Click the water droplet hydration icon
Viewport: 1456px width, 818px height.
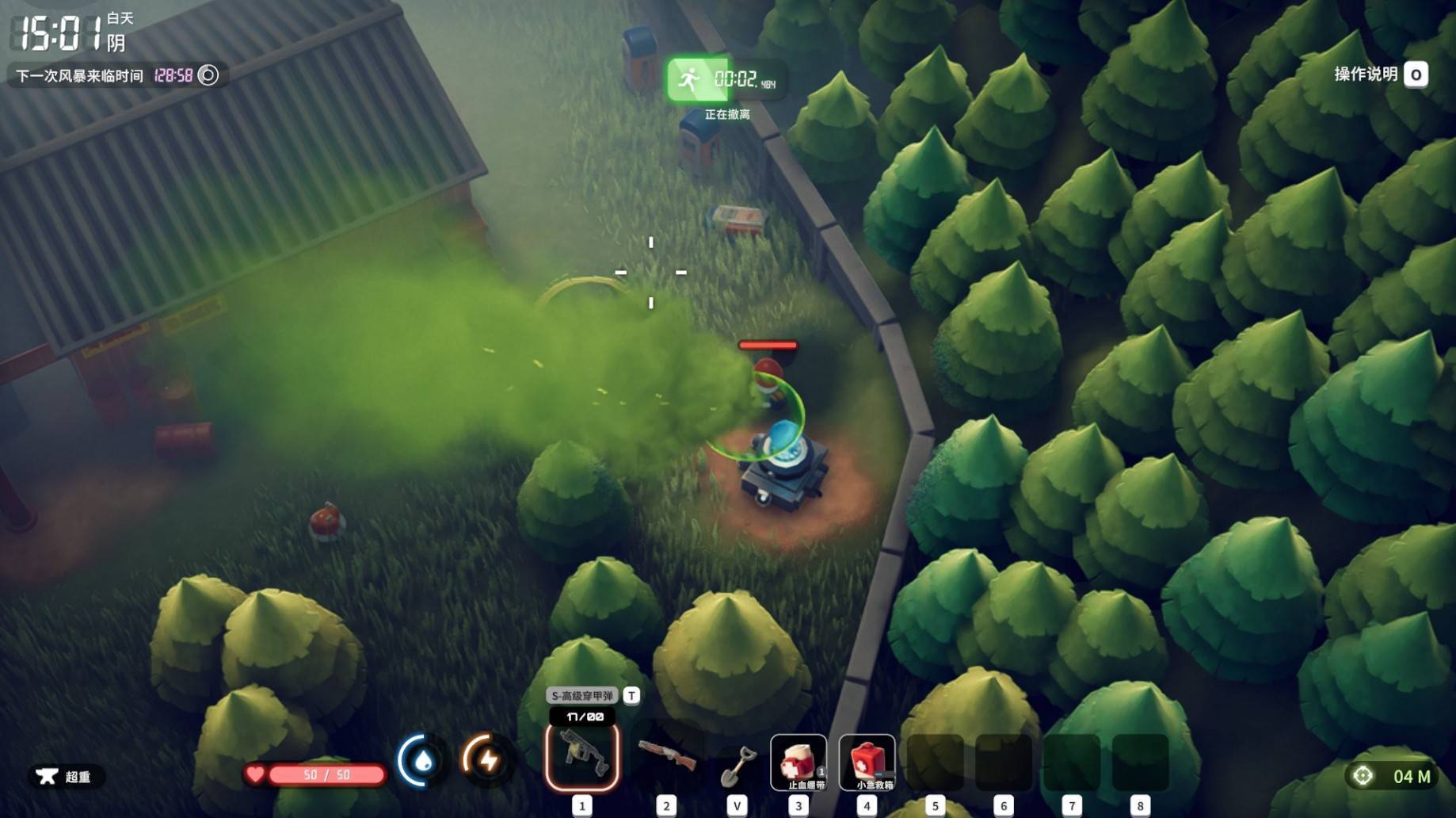pyautogui.click(x=421, y=761)
